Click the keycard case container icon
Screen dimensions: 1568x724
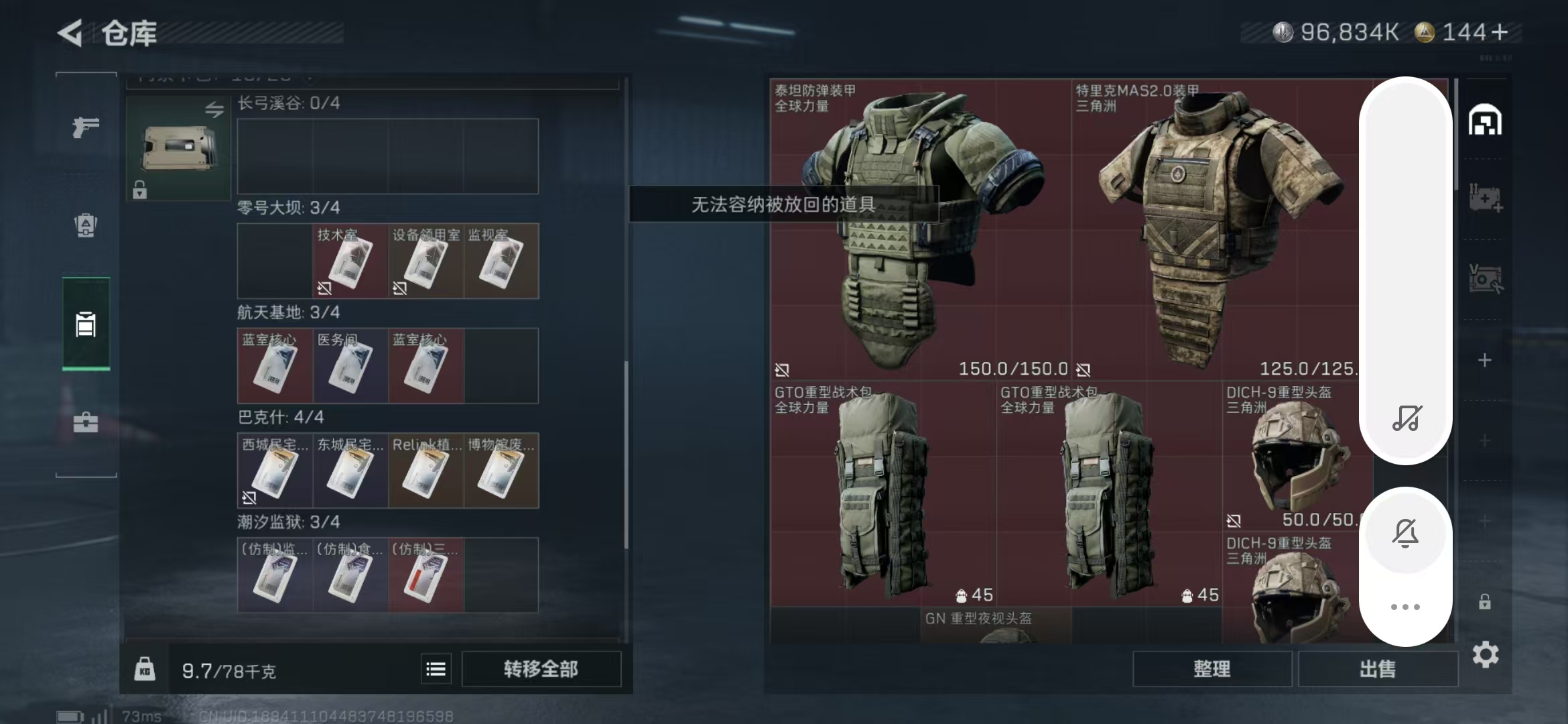click(x=178, y=148)
